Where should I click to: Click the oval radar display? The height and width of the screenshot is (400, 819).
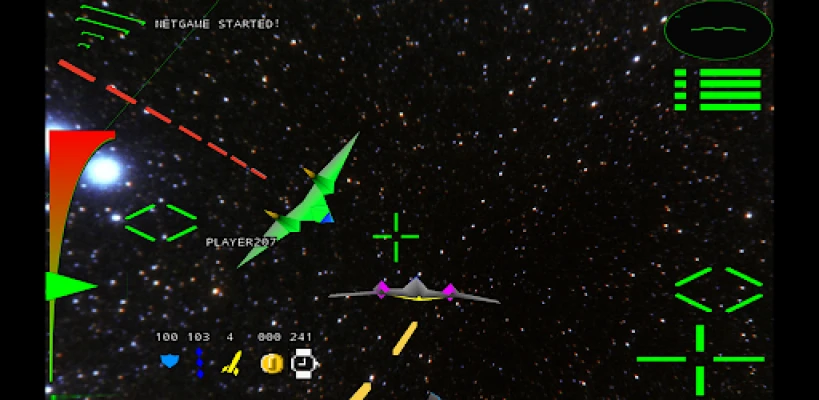pyautogui.click(x=718, y=29)
